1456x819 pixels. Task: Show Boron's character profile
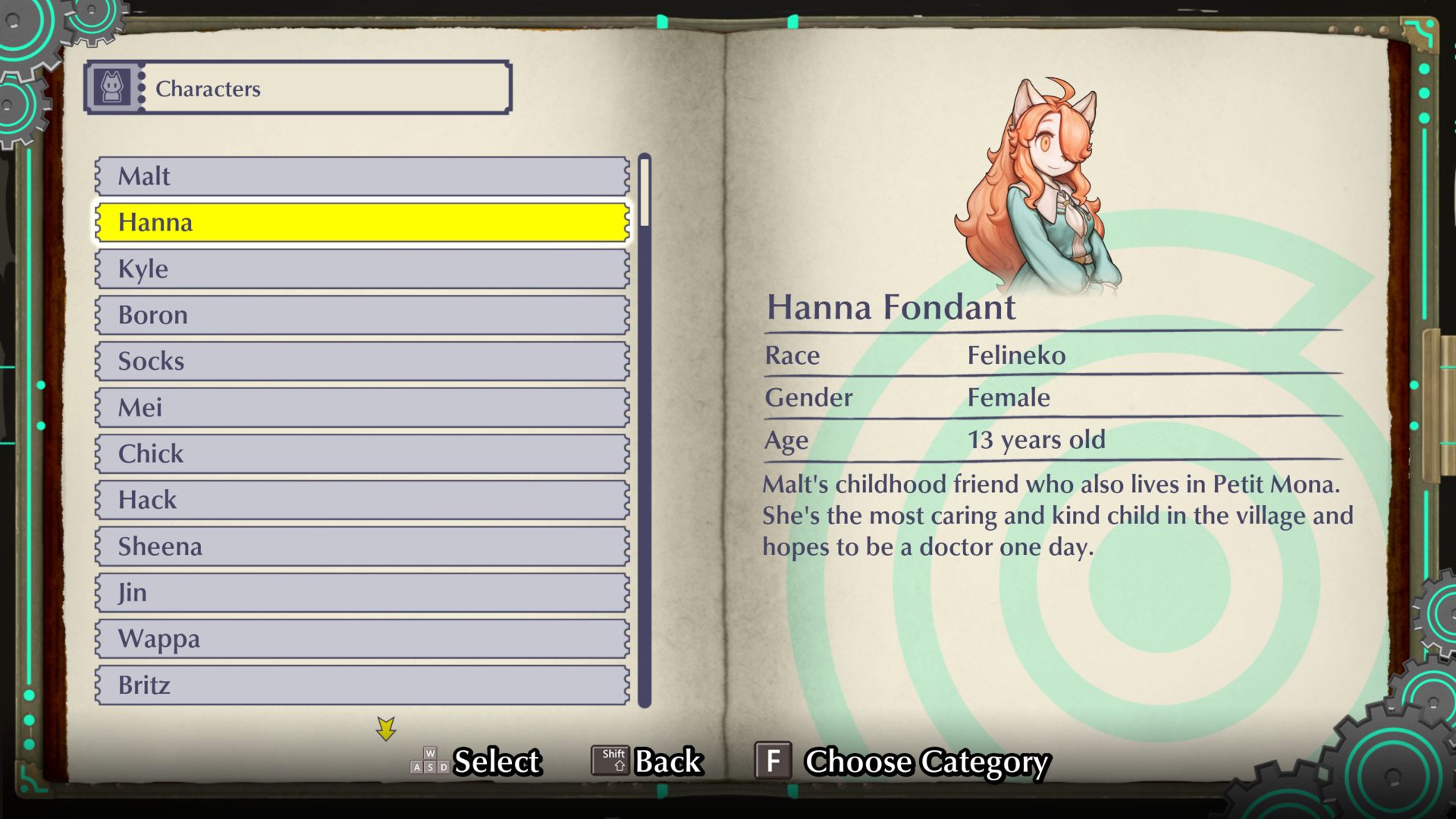(x=362, y=315)
